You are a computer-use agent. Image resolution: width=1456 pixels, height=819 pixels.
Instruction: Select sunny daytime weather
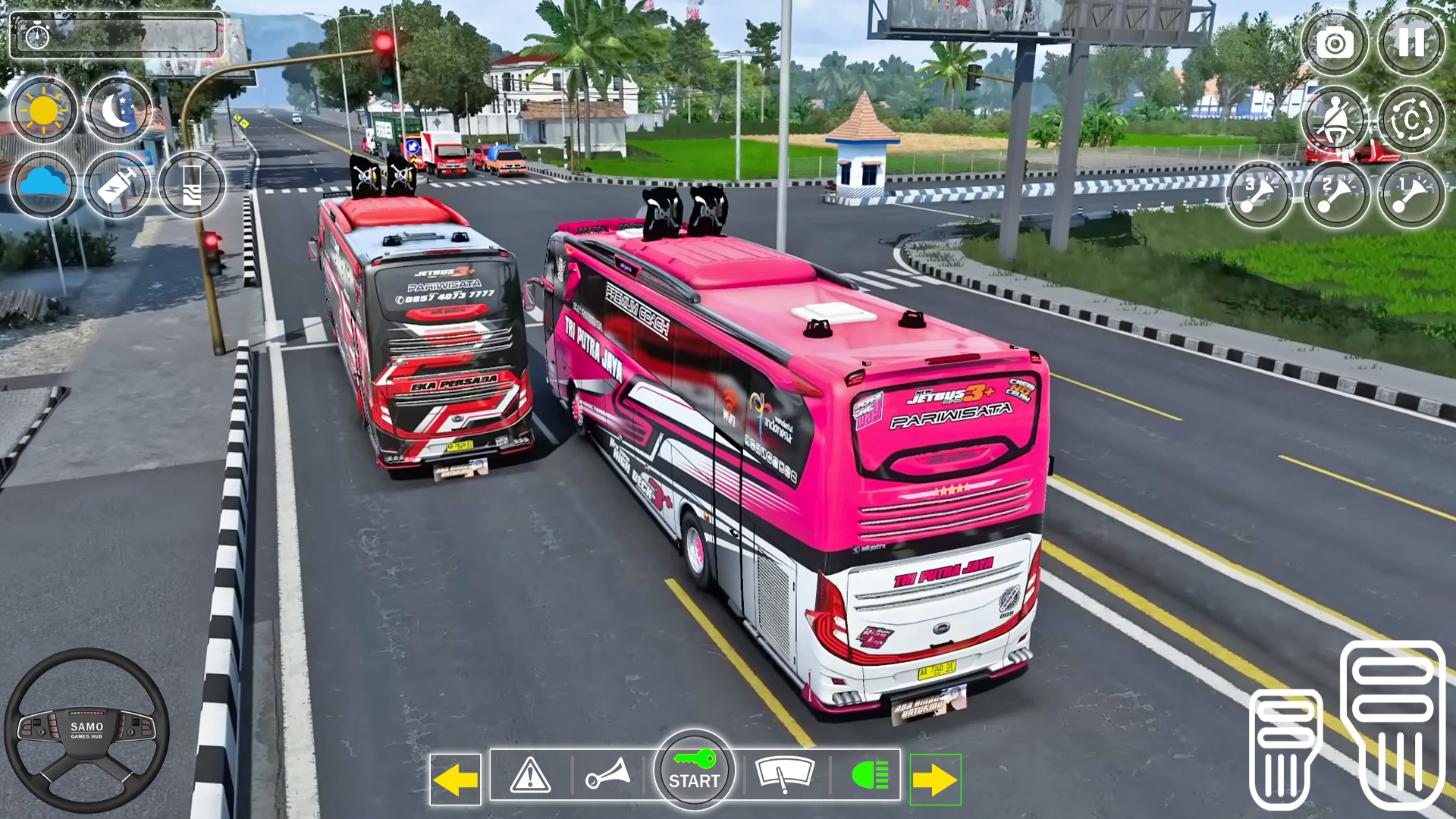tap(43, 109)
